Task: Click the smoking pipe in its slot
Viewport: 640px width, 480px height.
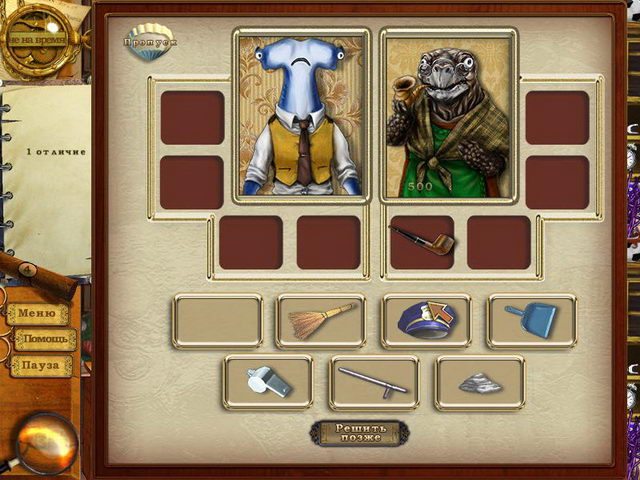Action: pyautogui.click(x=421, y=241)
